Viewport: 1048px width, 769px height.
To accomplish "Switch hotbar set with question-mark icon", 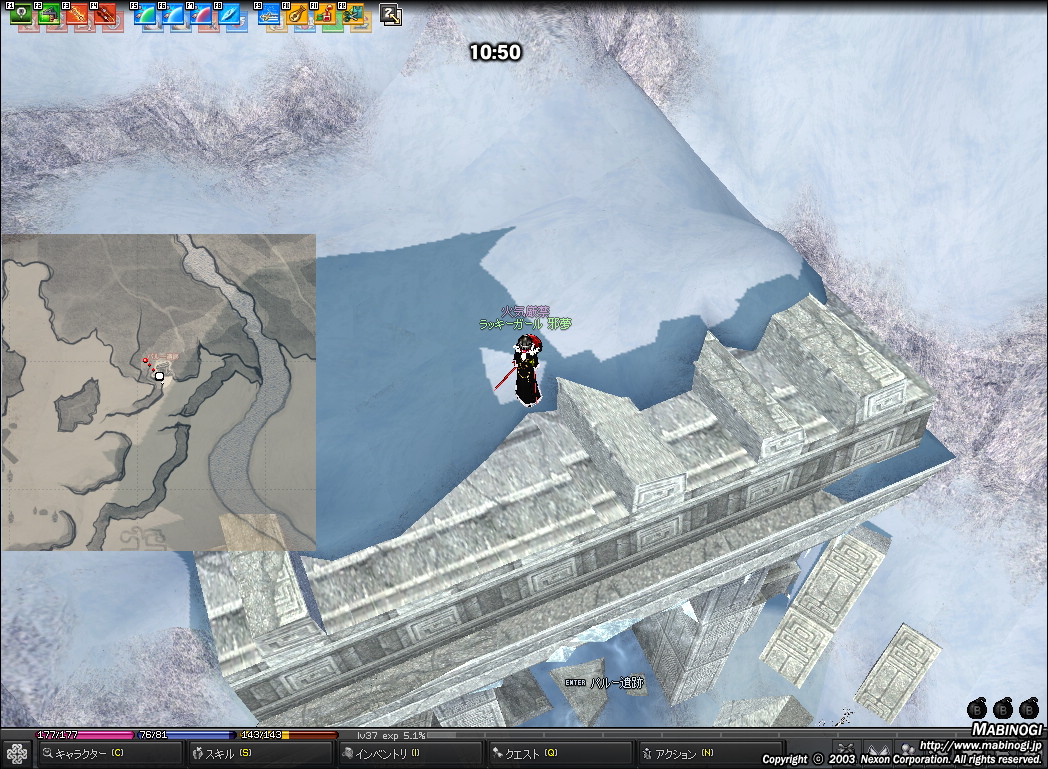I will click(391, 15).
